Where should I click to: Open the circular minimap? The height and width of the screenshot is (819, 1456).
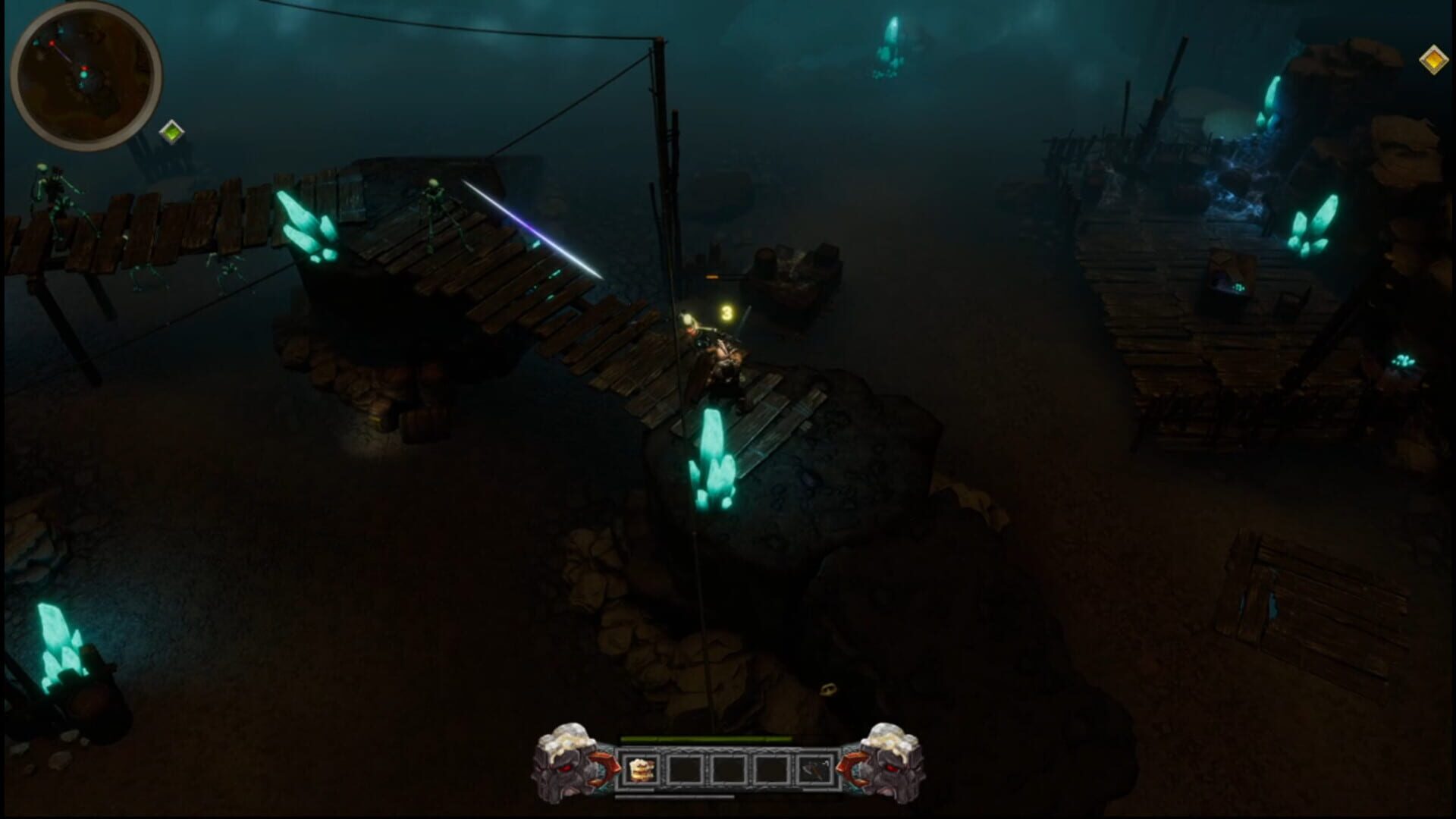click(x=87, y=76)
